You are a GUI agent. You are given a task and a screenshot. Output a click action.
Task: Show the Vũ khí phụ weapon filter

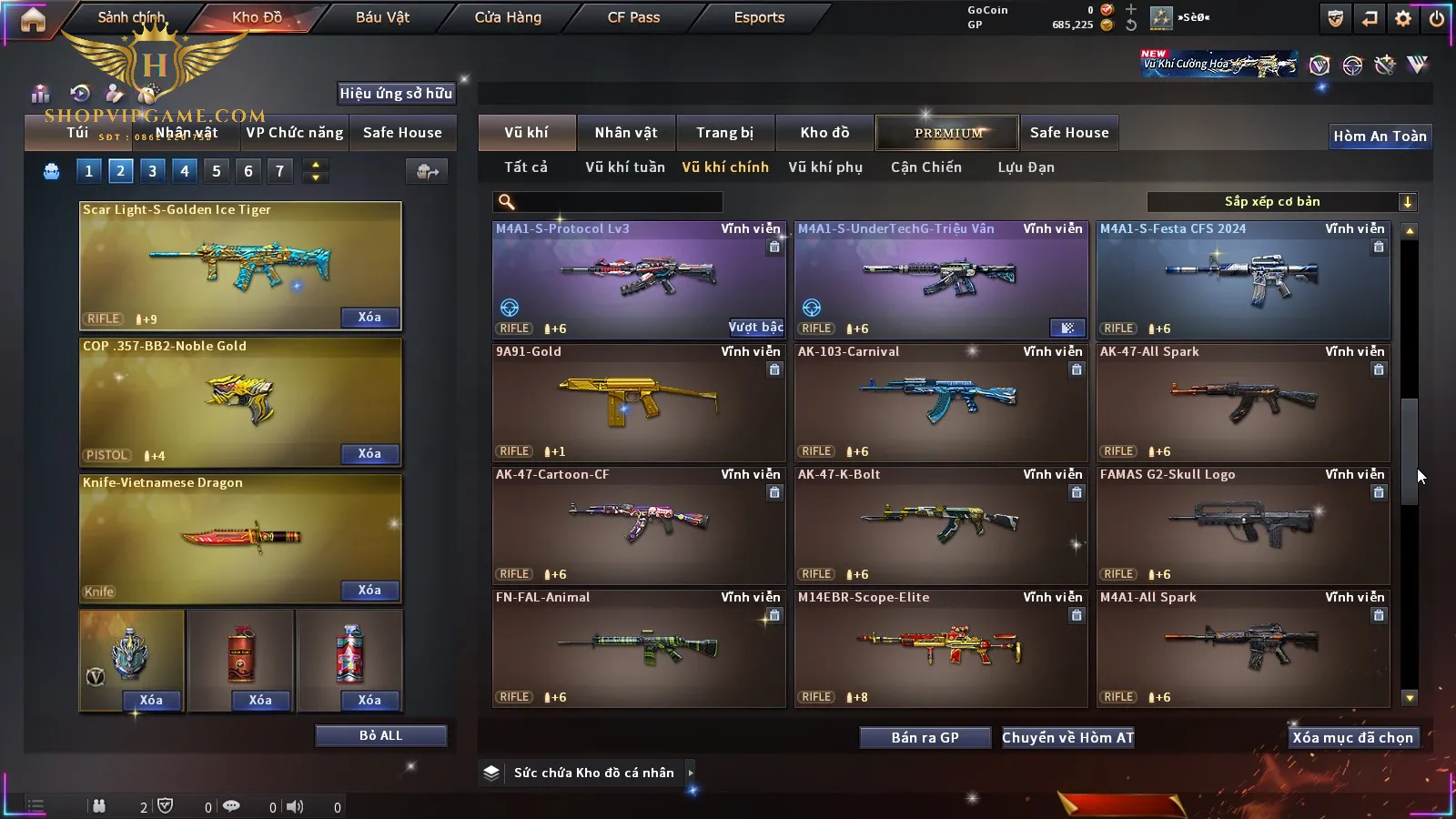(825, 167)
